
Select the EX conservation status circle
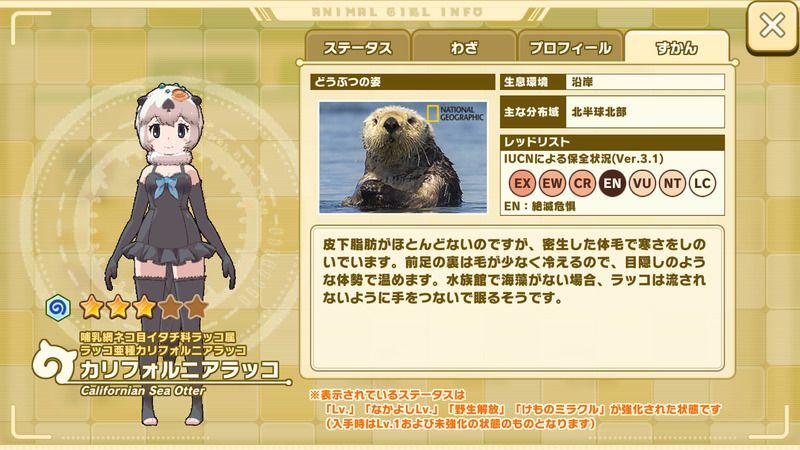(x=522, y=183)
